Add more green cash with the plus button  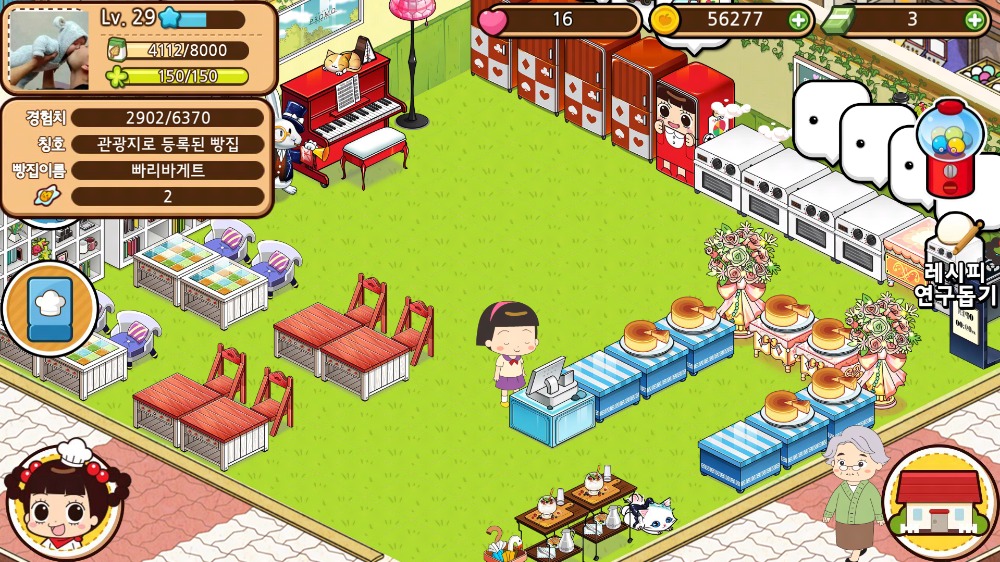pos(975,19)
